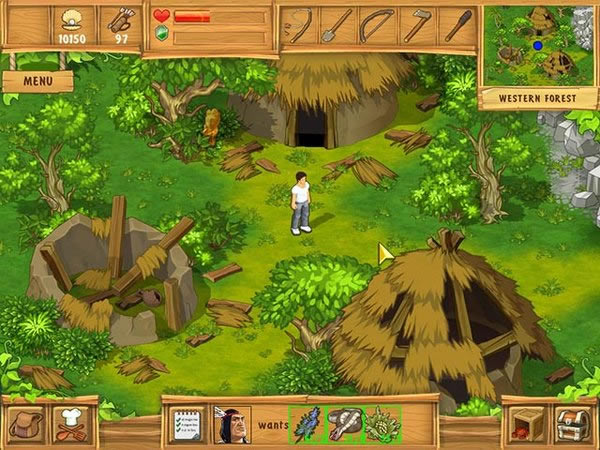Select the wanted green herb item
Screen dimensions: 600x450
[x=383, y=424]
